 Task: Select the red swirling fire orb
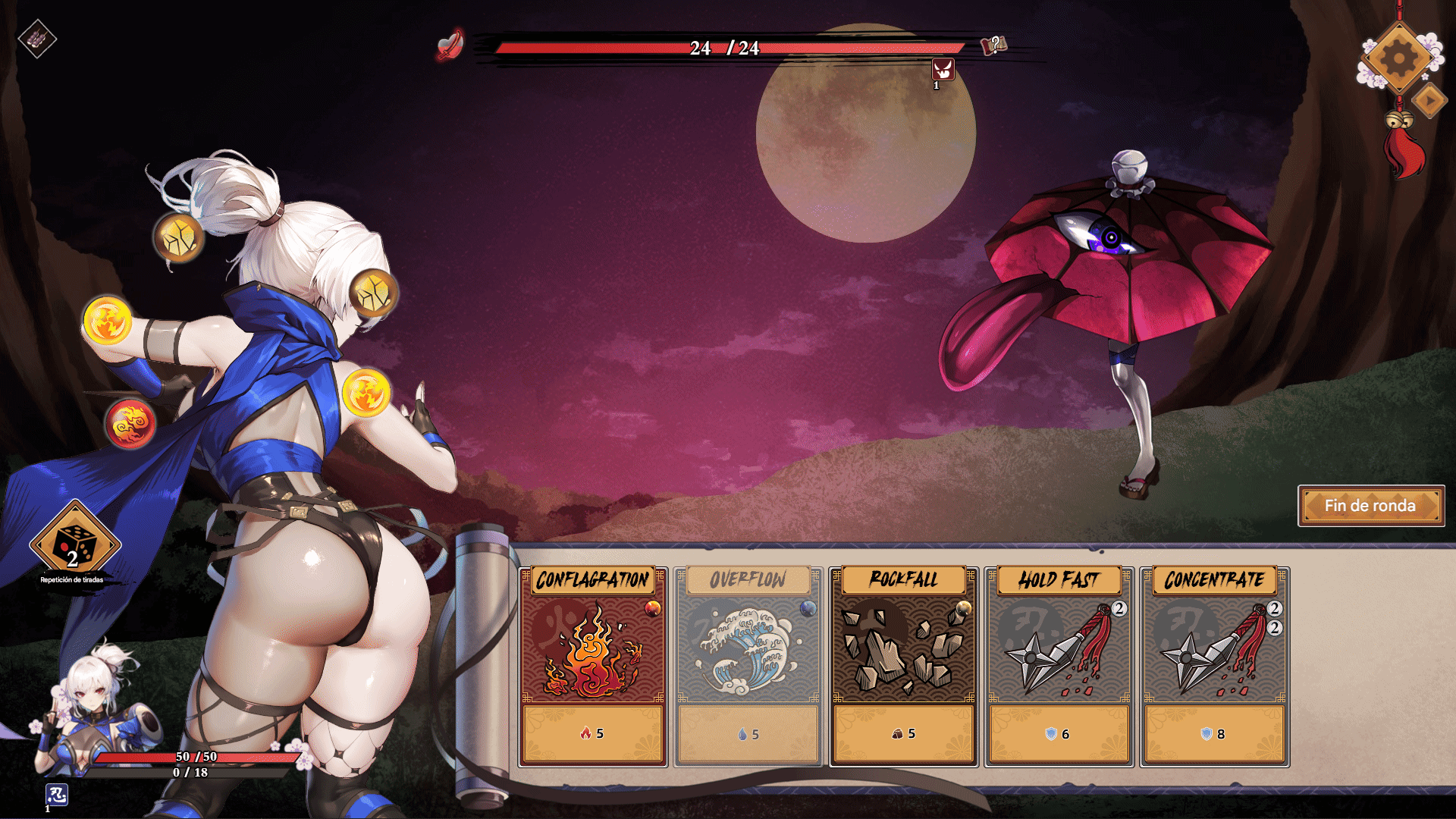click(x=130, y=424)
